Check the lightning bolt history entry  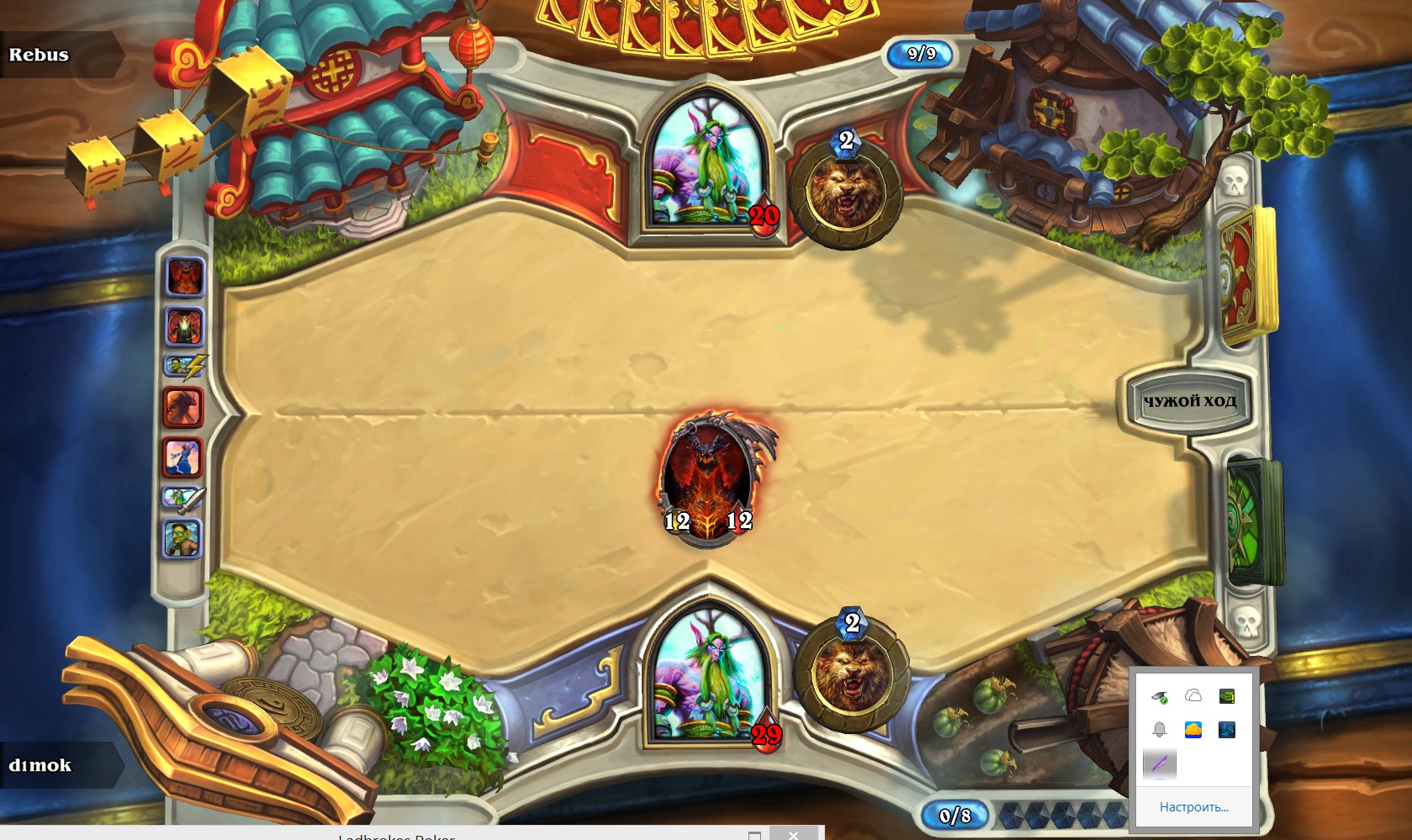(185, 367)
